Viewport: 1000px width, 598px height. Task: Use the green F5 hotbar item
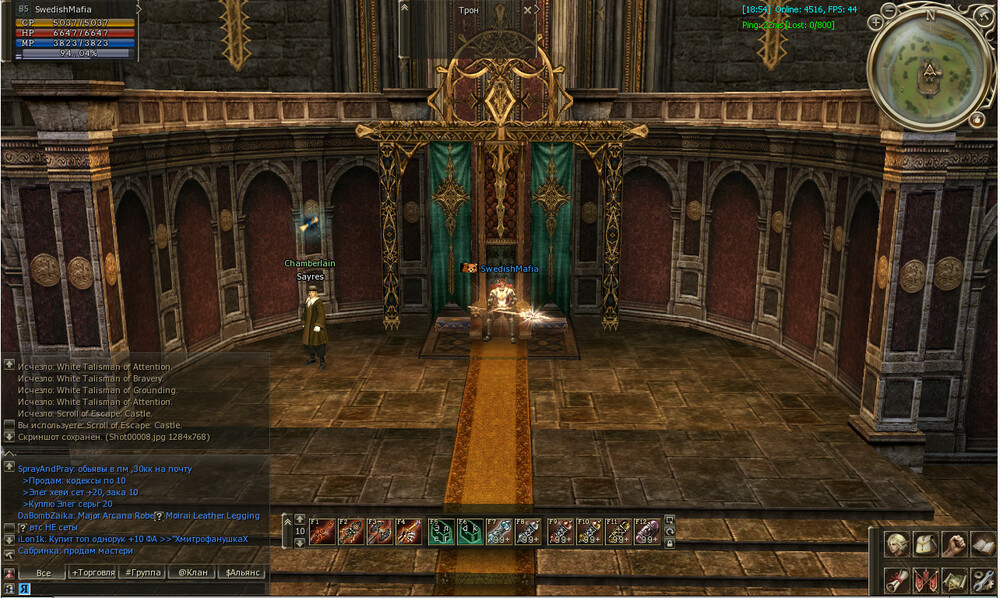pyautogui.click(x=440, y=531)
